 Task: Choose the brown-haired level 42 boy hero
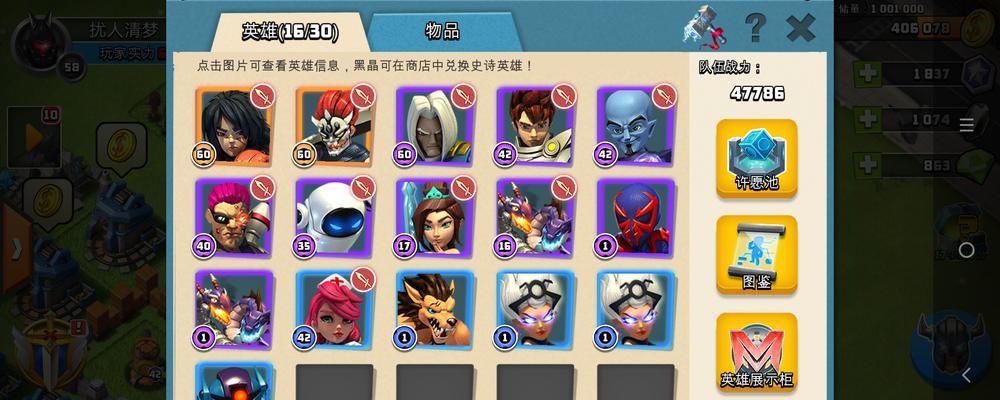tap(535, 126)
